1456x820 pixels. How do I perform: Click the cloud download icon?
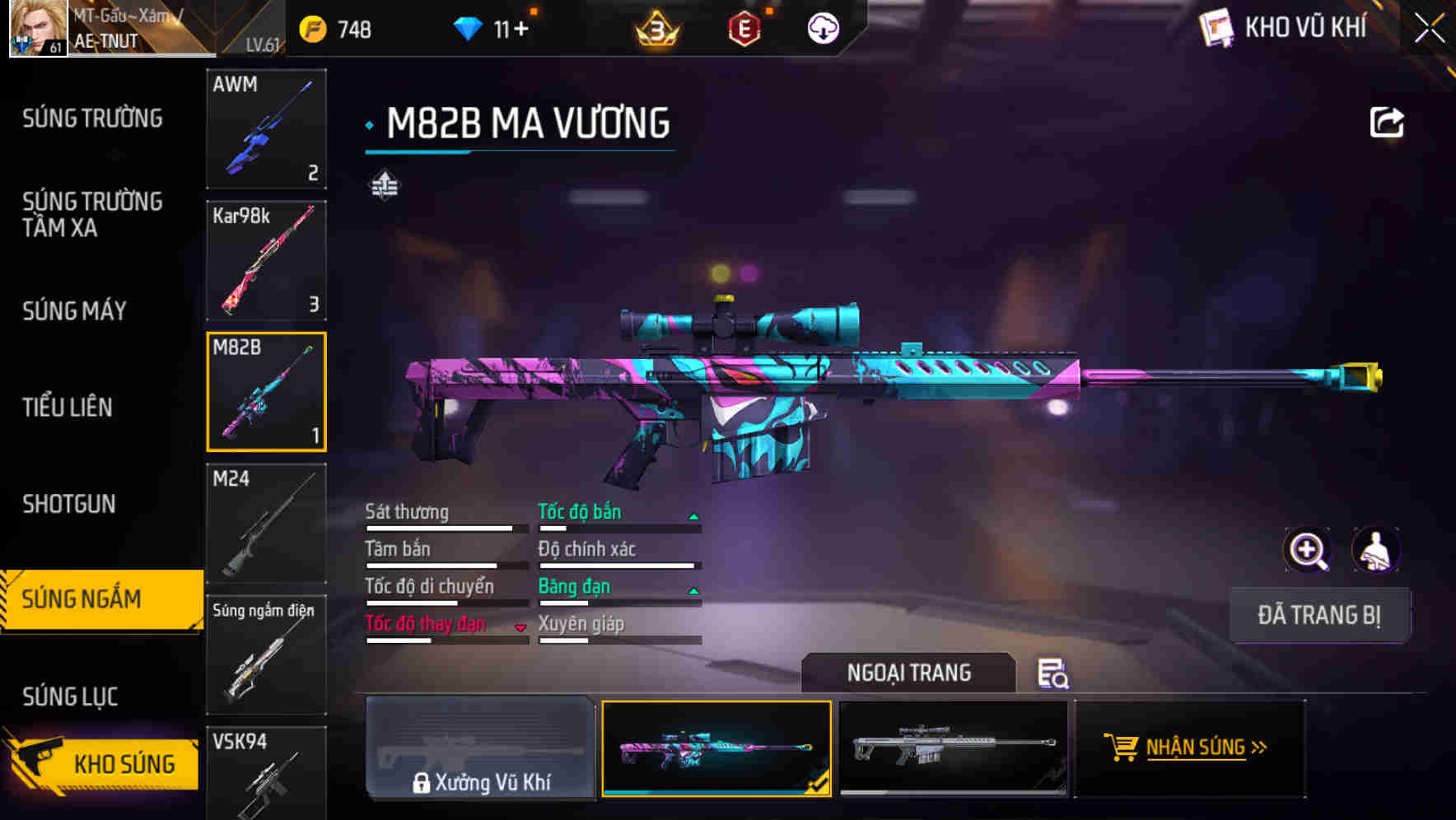(824, 29)
